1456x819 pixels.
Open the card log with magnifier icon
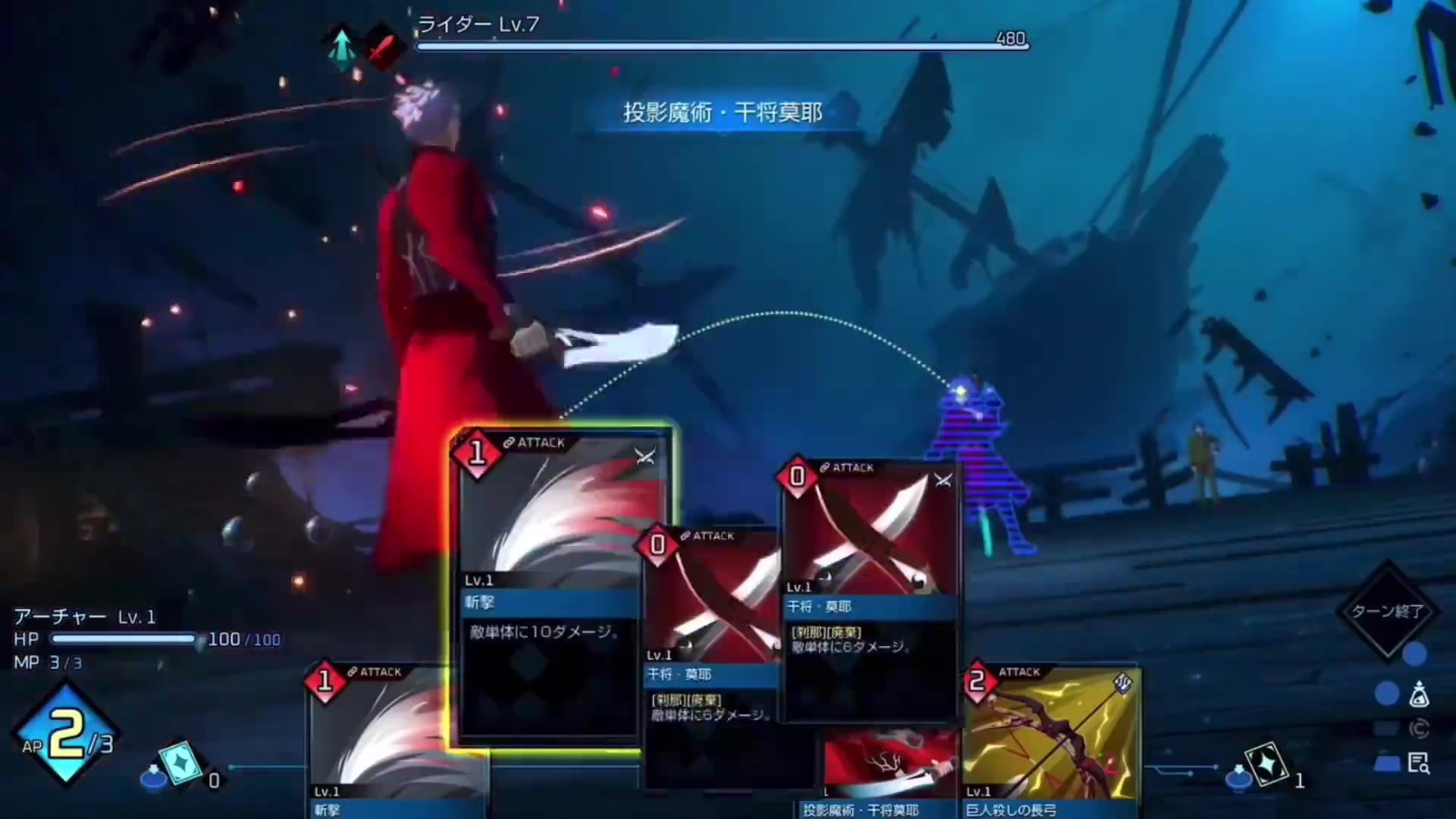(x=1418, y=763)
